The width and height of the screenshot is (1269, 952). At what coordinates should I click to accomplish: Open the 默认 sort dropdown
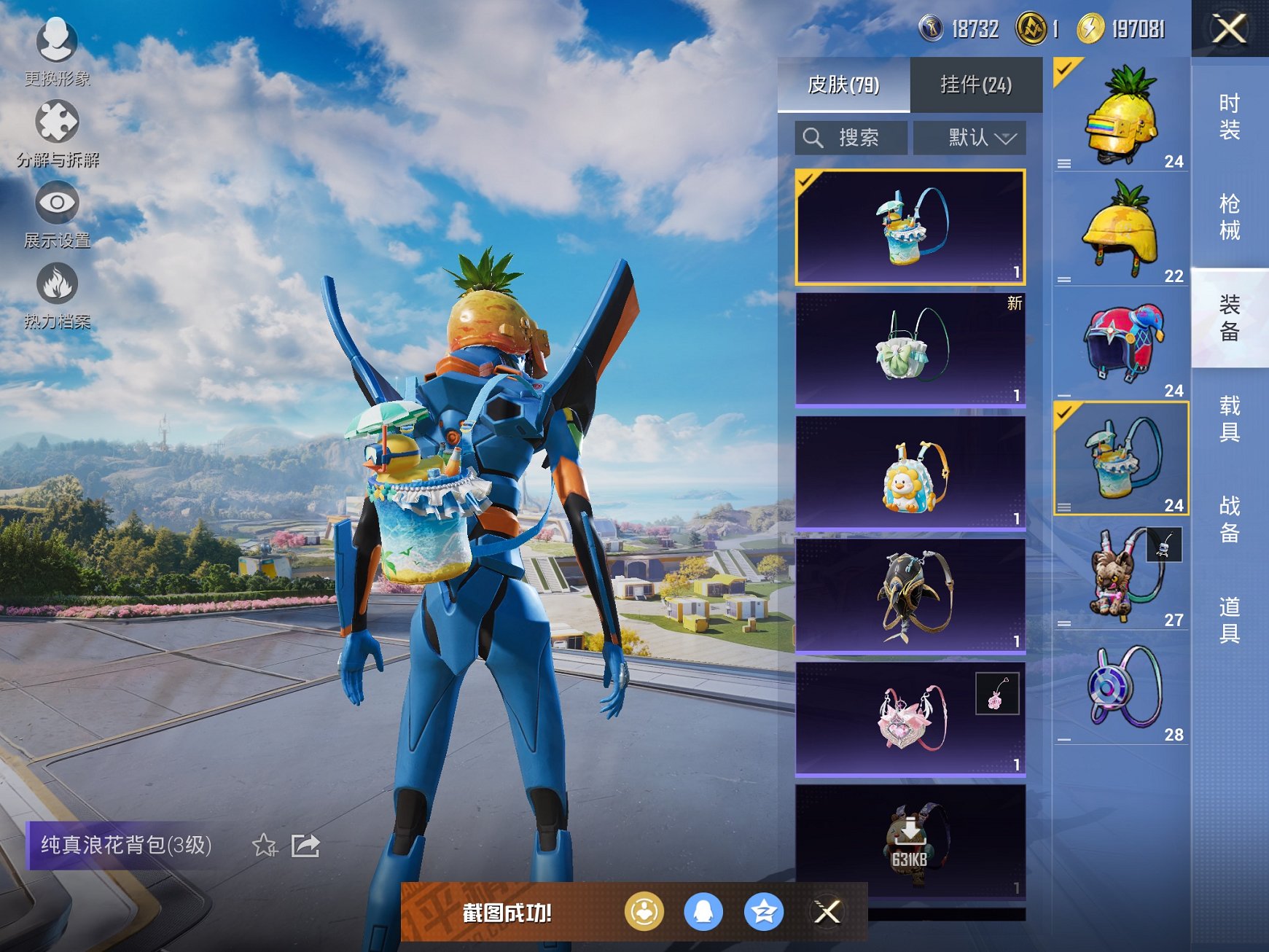[969, 138]
